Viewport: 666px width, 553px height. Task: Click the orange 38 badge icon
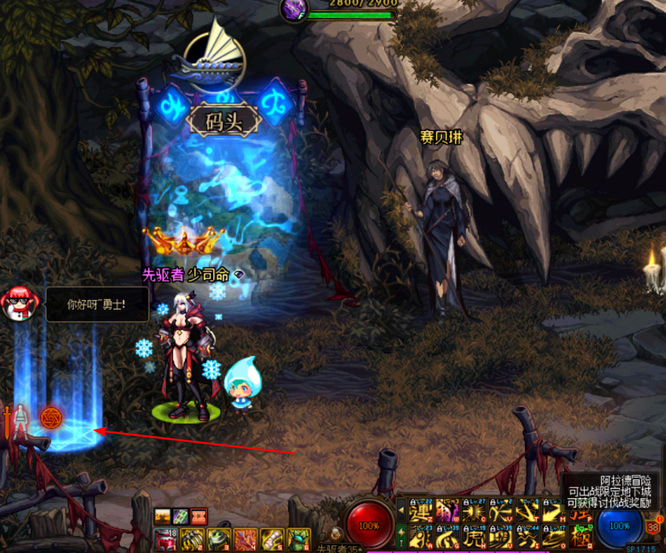(653, 527)
